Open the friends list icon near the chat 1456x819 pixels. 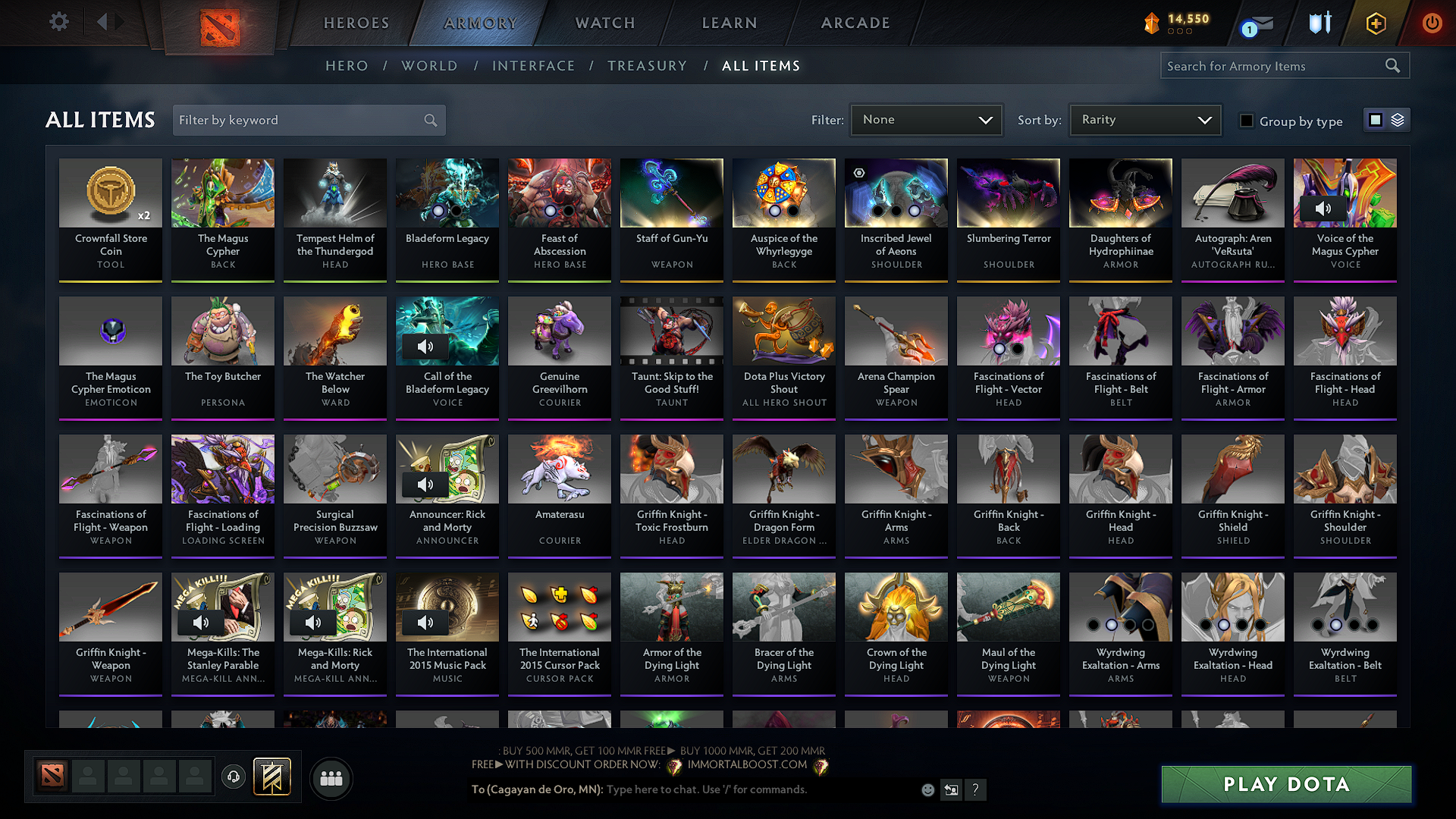(x=331, y=778)
